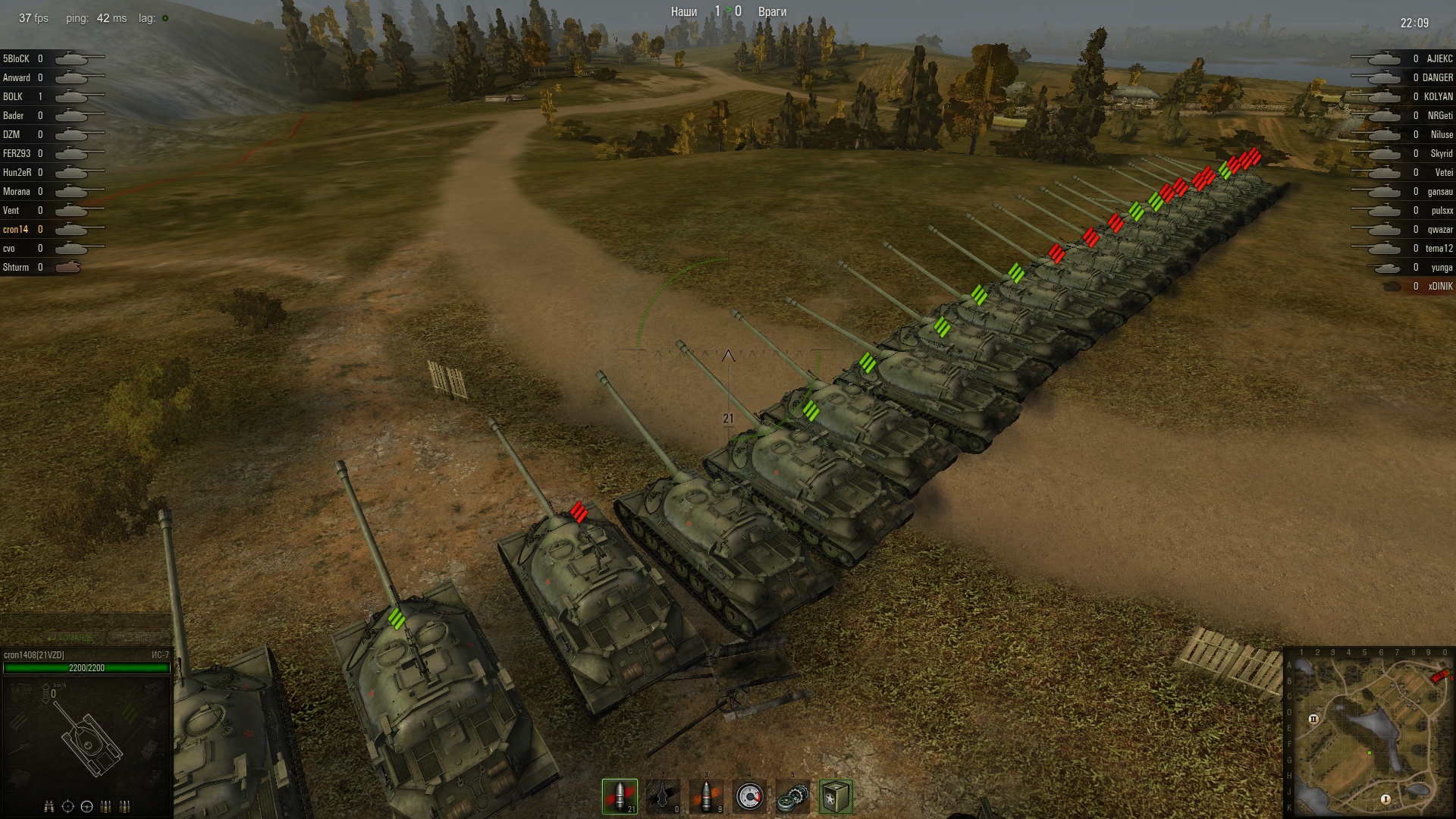Choose the ВСЕМ all chat channel
The image size is (1456, 819).
pyautogui.click(x=135, y=638)
